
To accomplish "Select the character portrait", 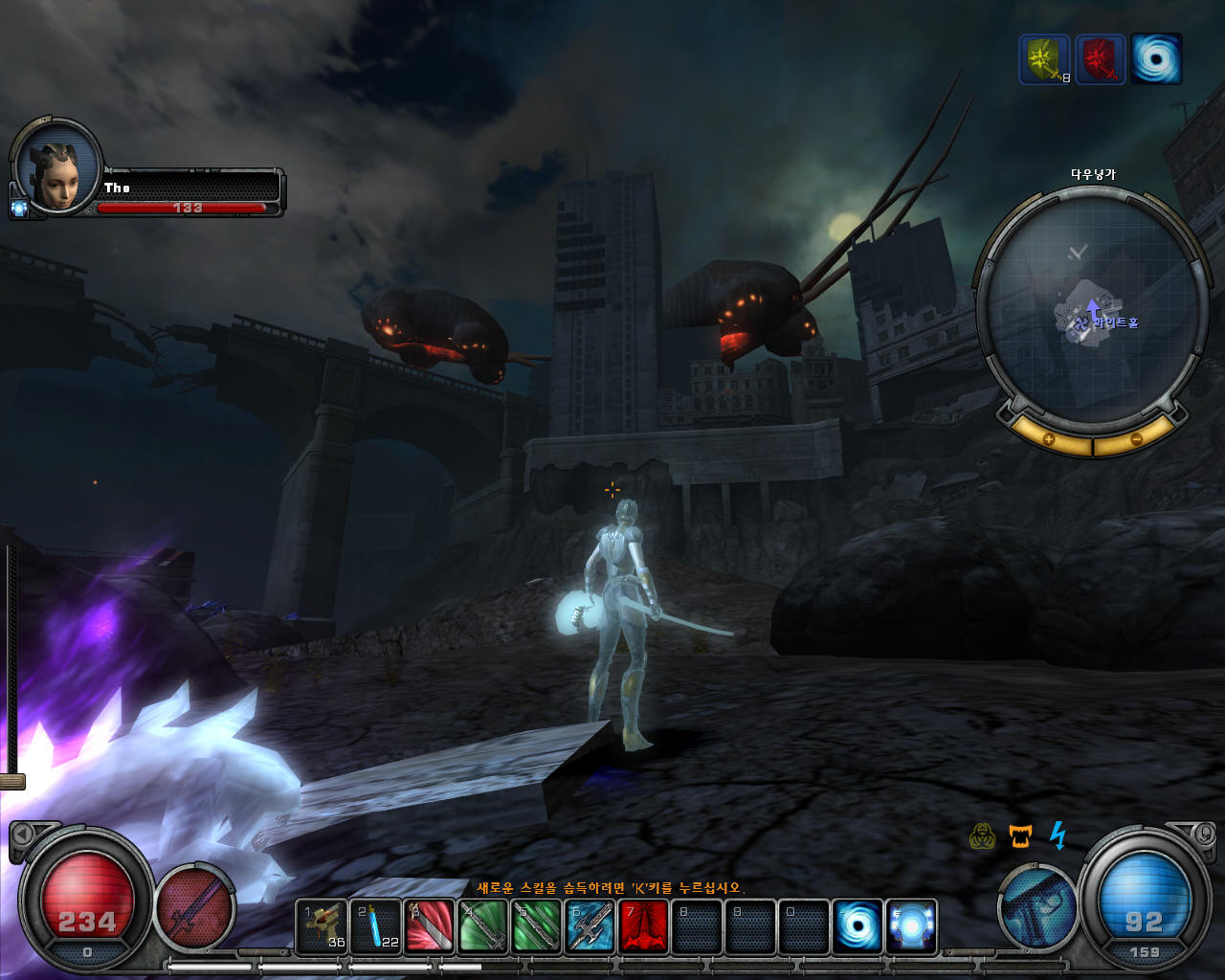I will coord(57,169).
